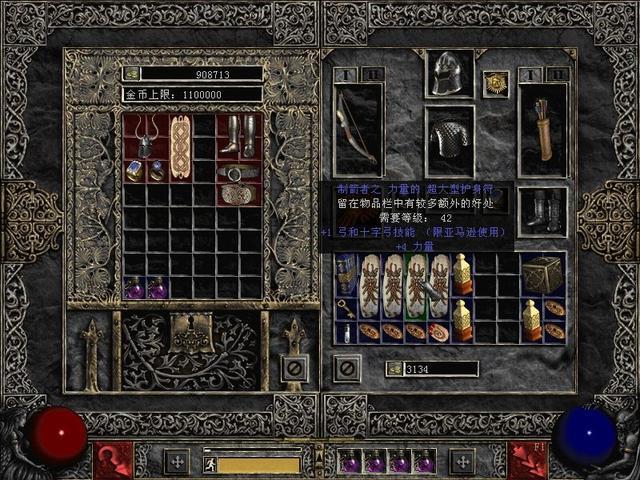Switch to weapon set II on left hand

pos(370,73)
